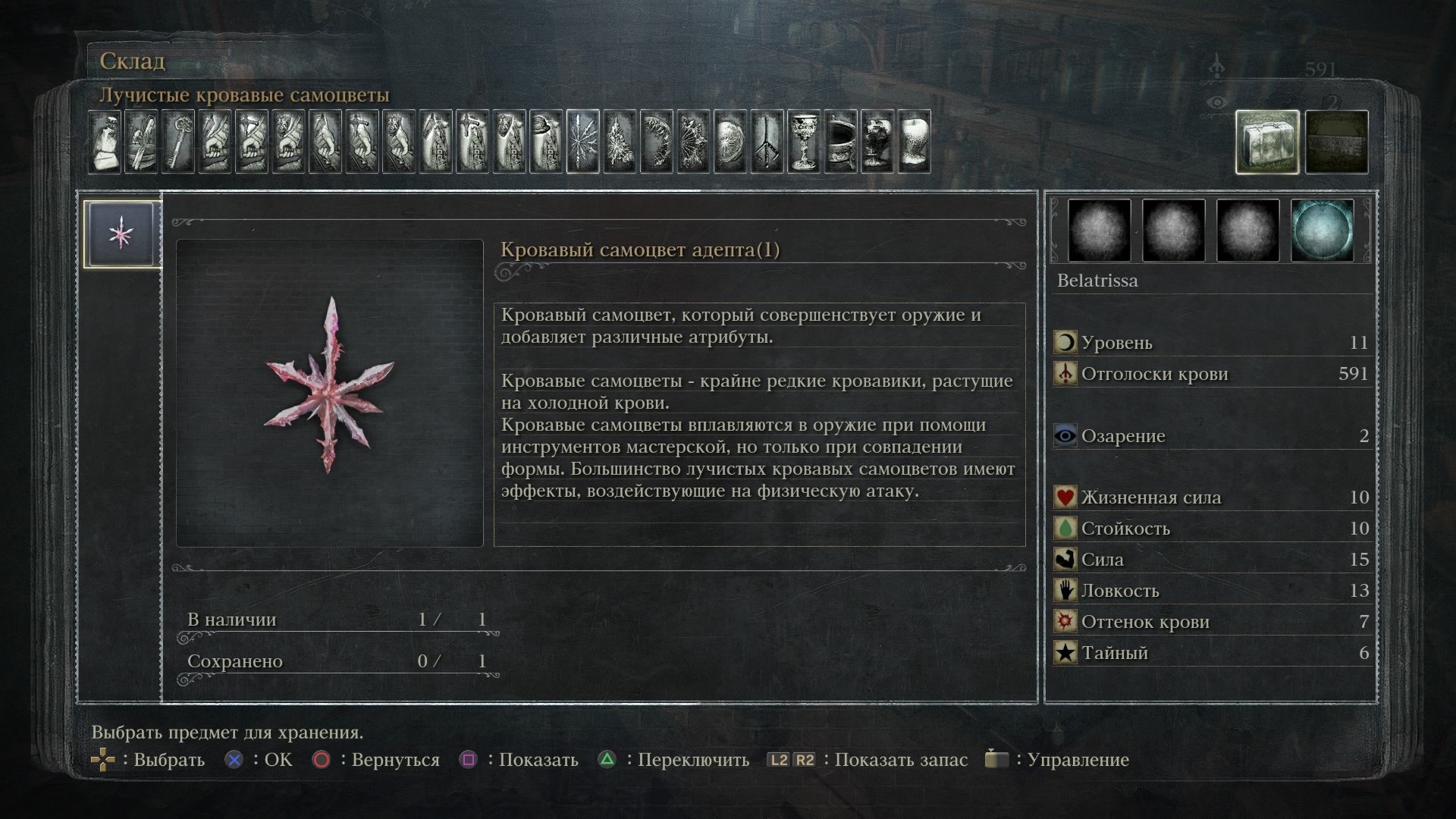Switch to the triangular blood gems tab

[x=620, y=142]
